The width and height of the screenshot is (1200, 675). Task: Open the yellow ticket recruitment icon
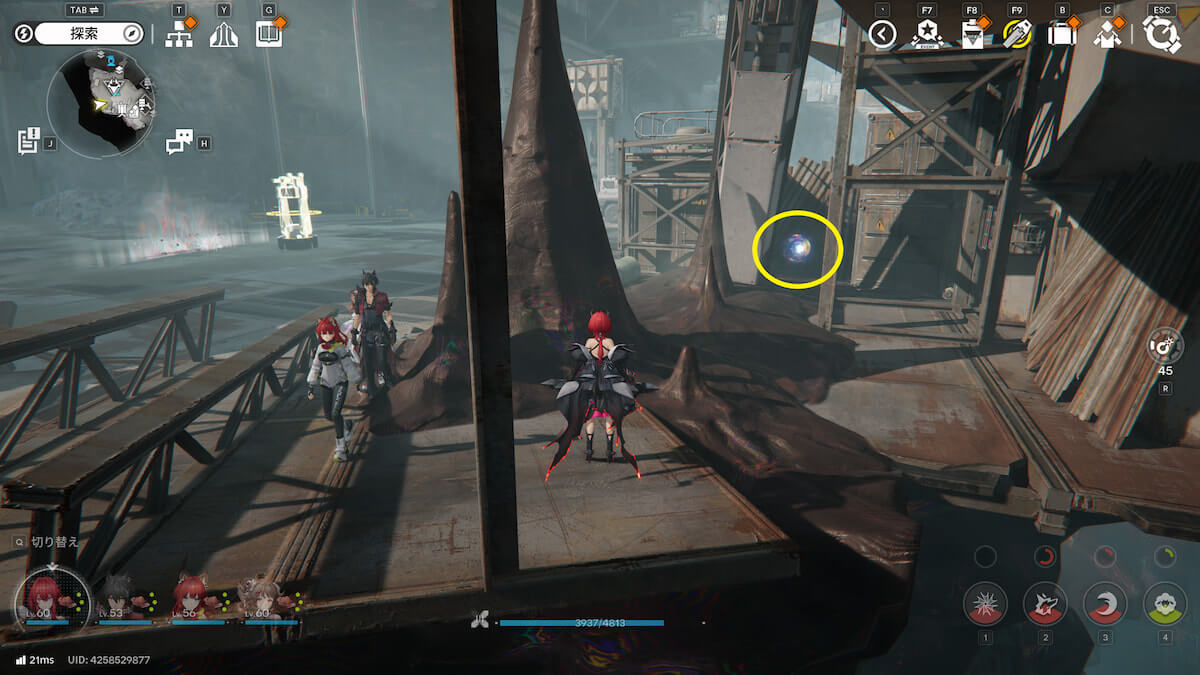1017,35
